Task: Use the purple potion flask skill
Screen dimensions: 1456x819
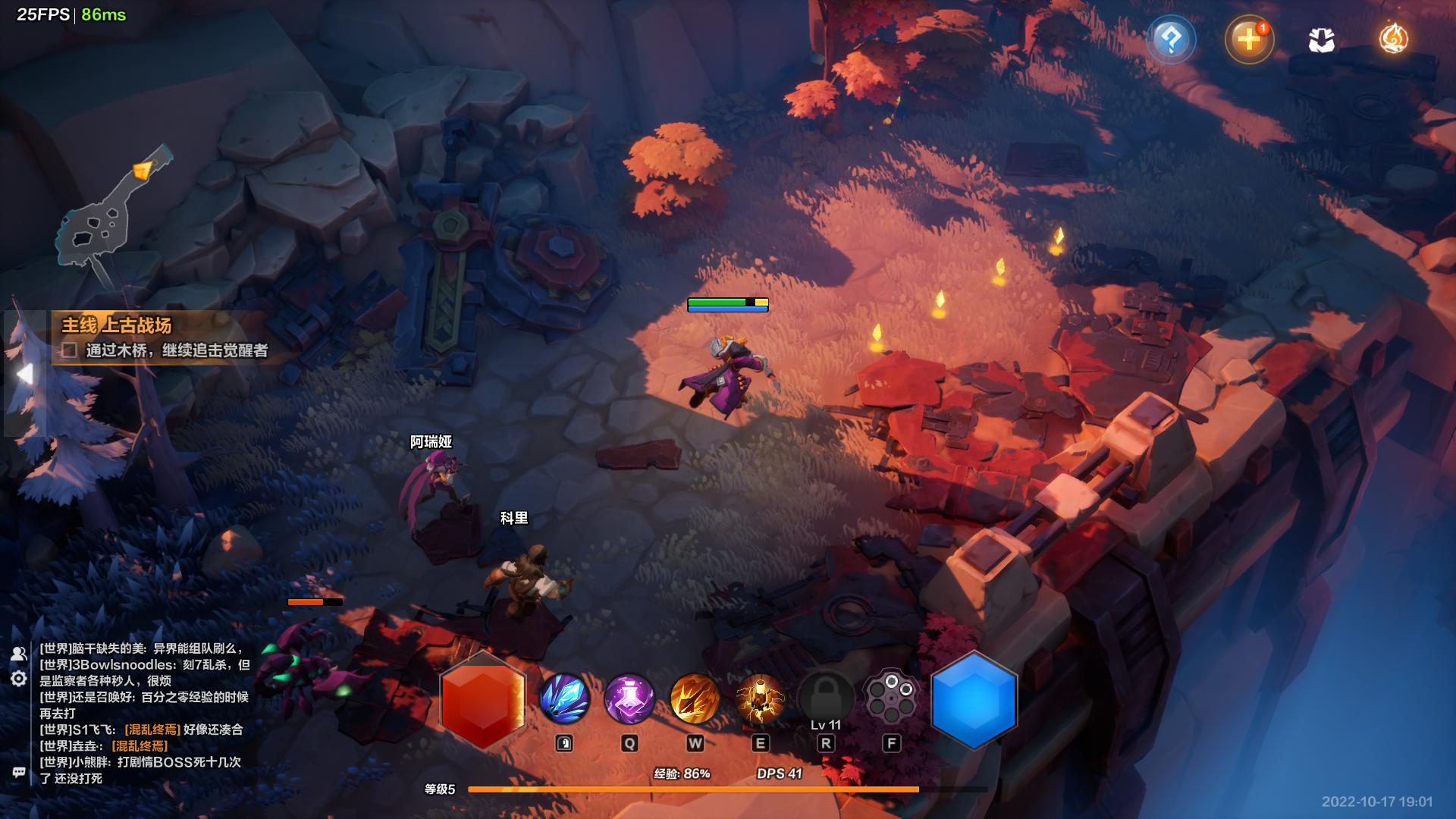Action: pos(629,698)
